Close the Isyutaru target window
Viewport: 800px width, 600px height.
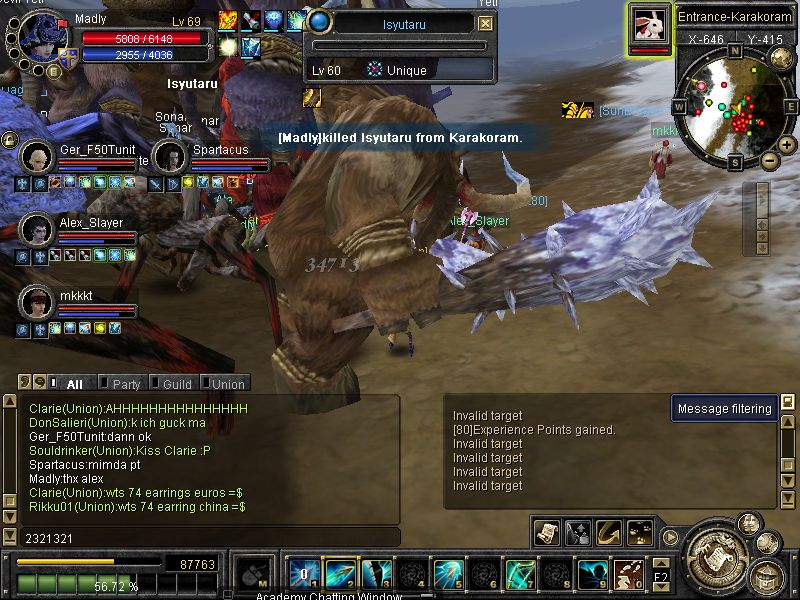[485, 23]
